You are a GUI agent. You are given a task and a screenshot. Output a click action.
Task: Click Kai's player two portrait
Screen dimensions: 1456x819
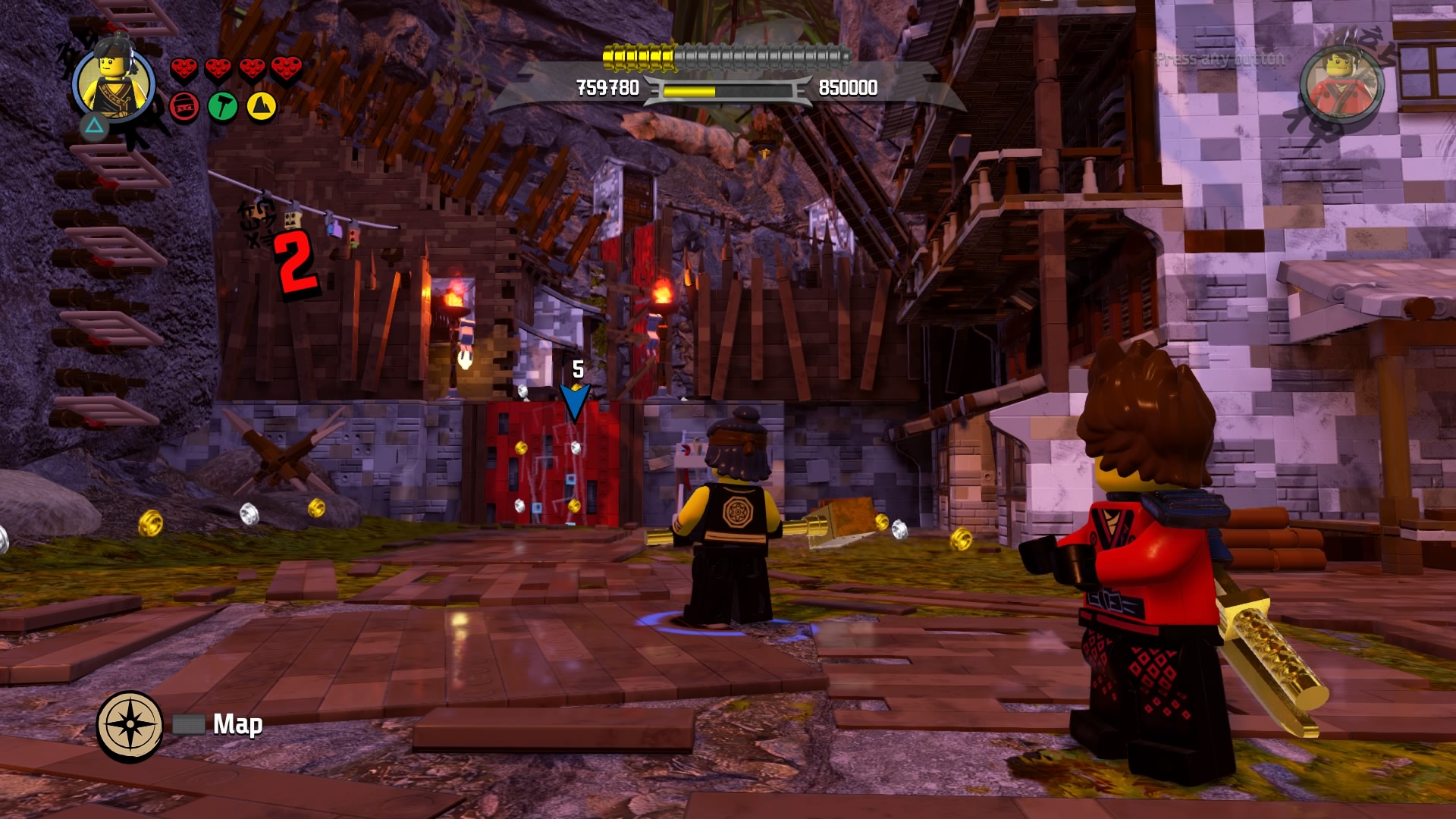[x=1341, y=82]
